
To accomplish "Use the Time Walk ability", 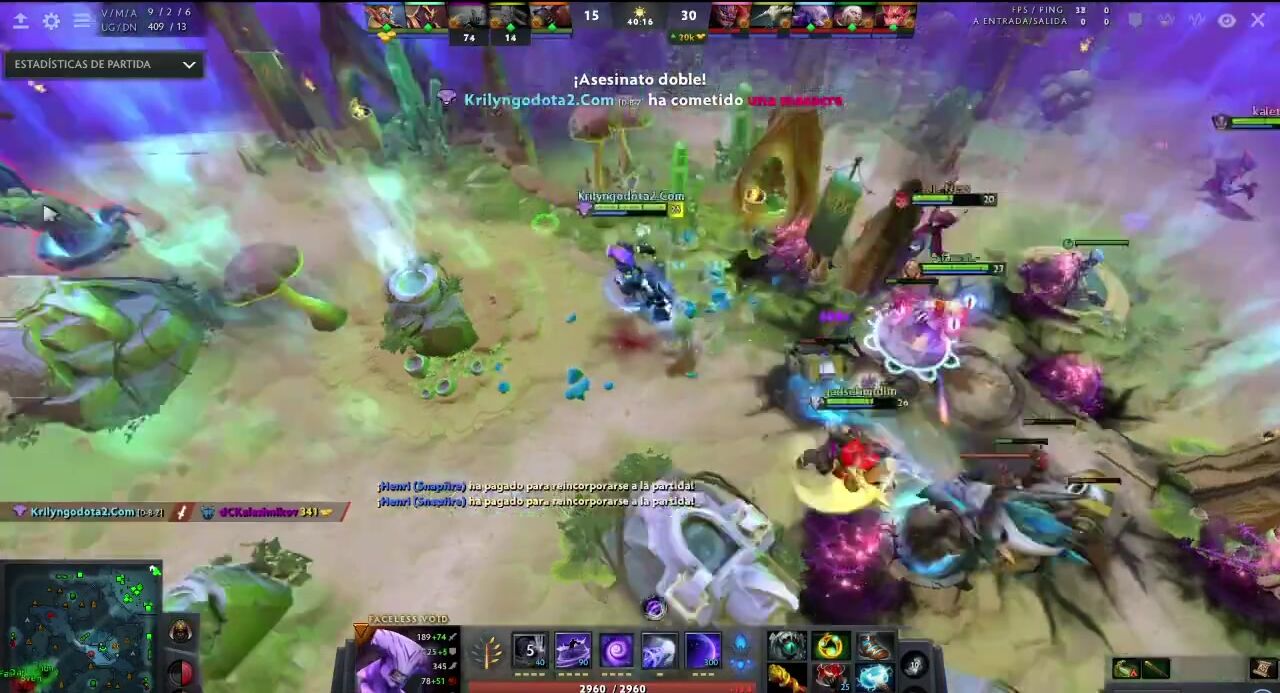I will (x=572, y=651).
